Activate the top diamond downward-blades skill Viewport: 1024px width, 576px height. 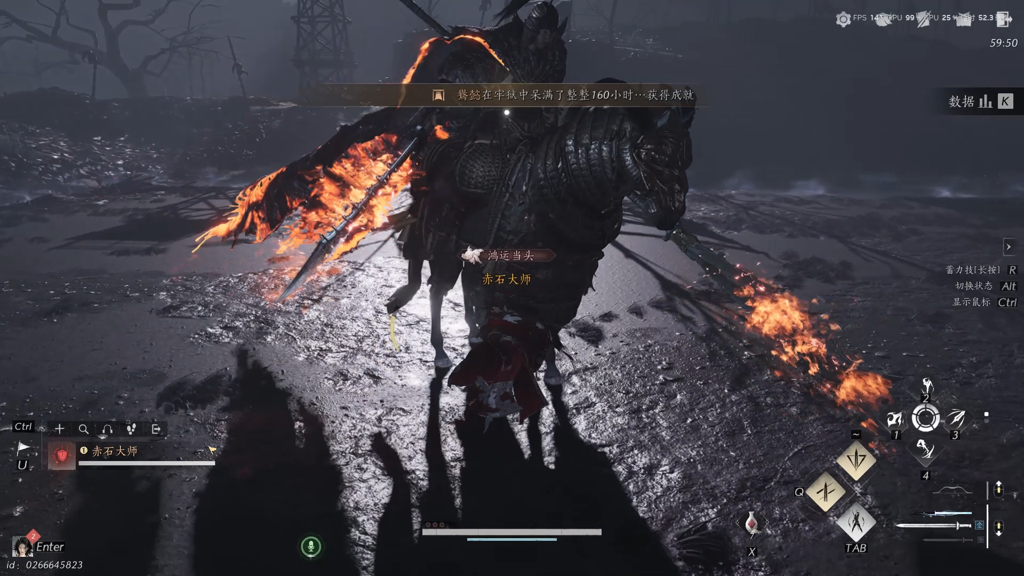[x=856, y=461]
